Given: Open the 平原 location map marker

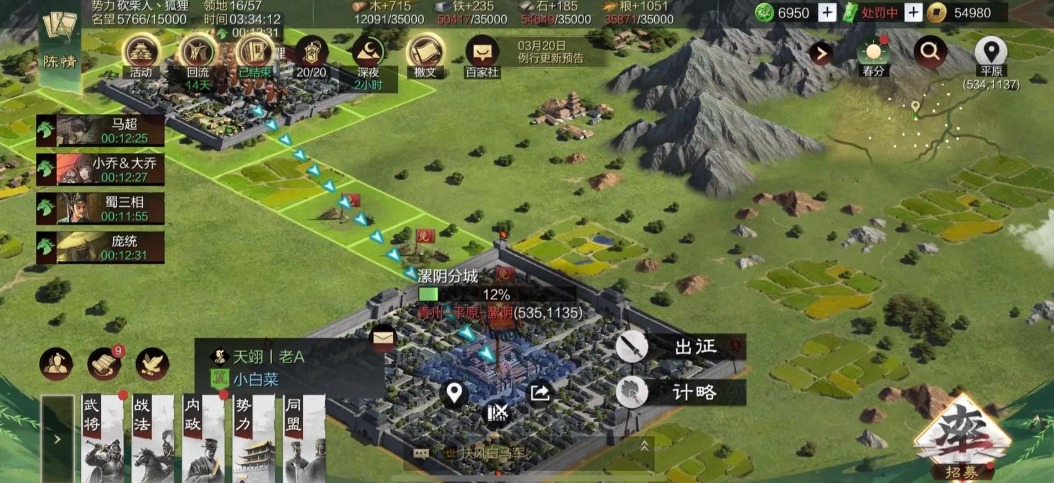Looking at the screenshot, I should click(990, 53).
